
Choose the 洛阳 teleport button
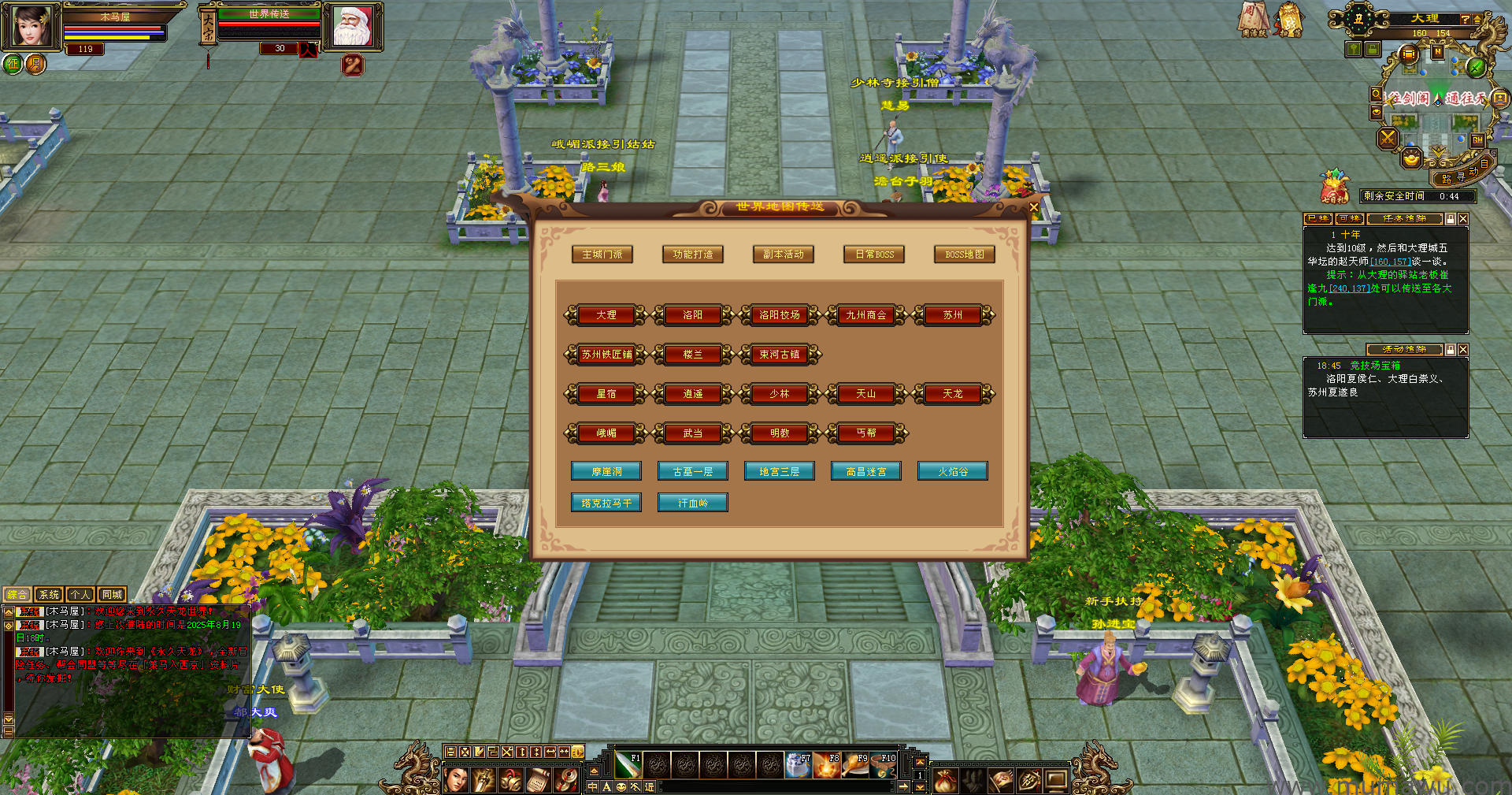click(693, 315)
